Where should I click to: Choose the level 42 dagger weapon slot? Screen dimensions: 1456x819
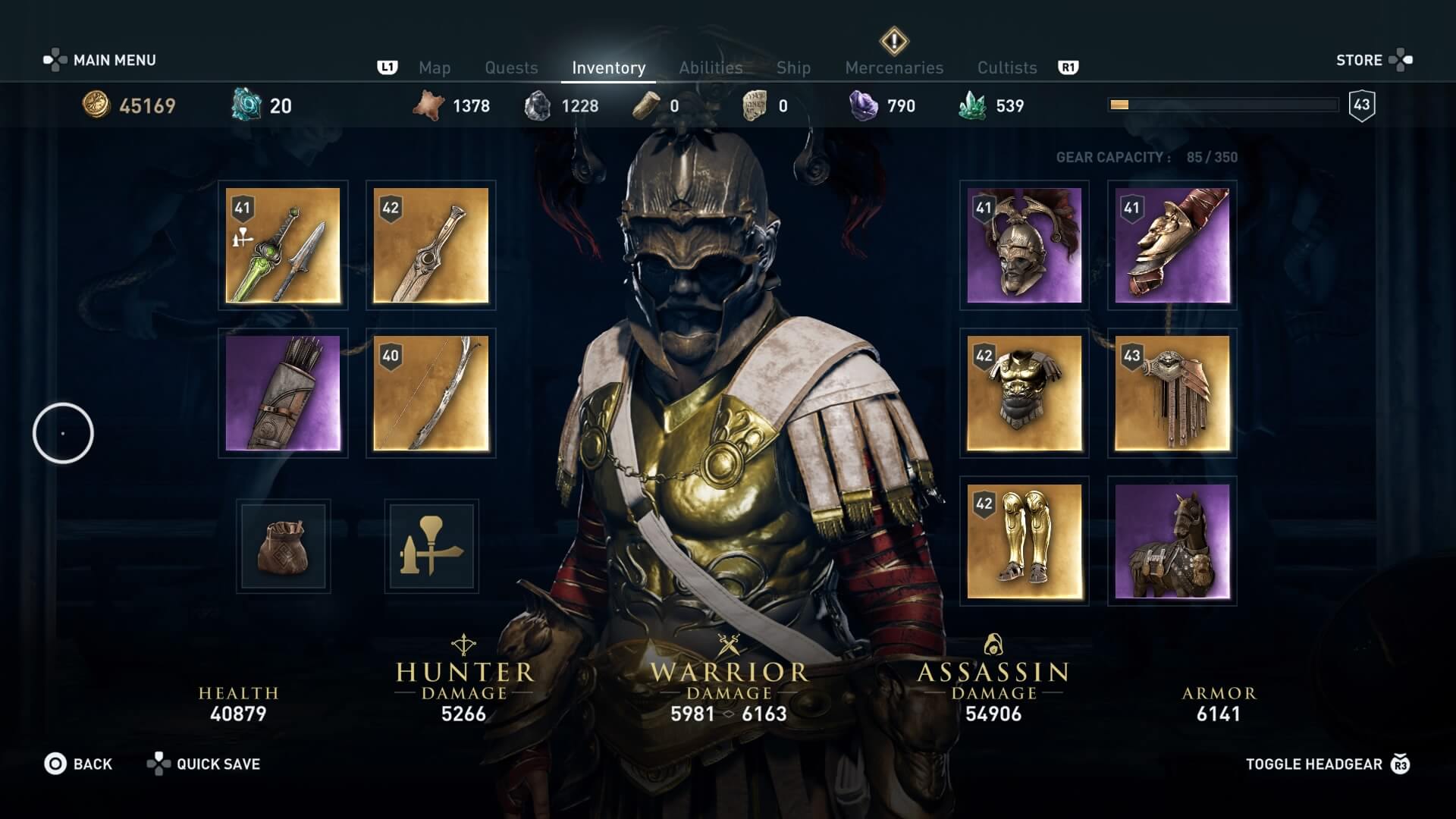[x=431, y=245]
